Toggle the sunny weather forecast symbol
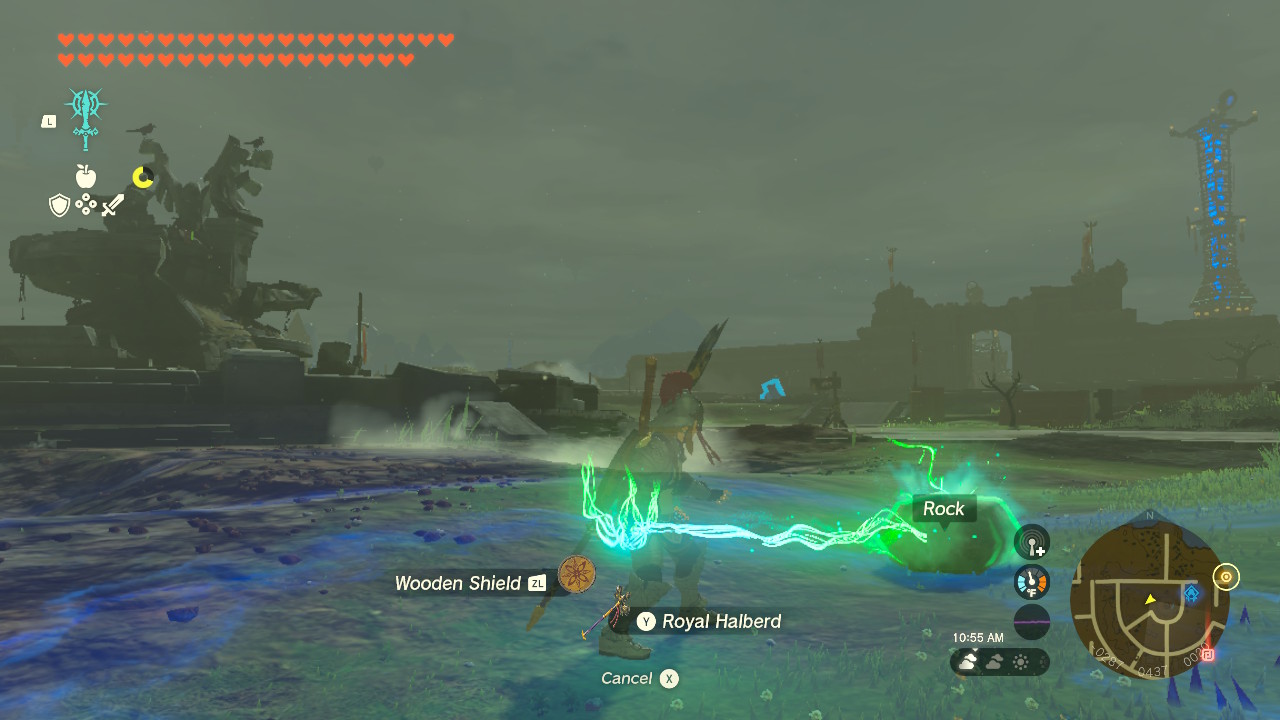Viewport: 1280px width, 720px height. pos(1022,661)
